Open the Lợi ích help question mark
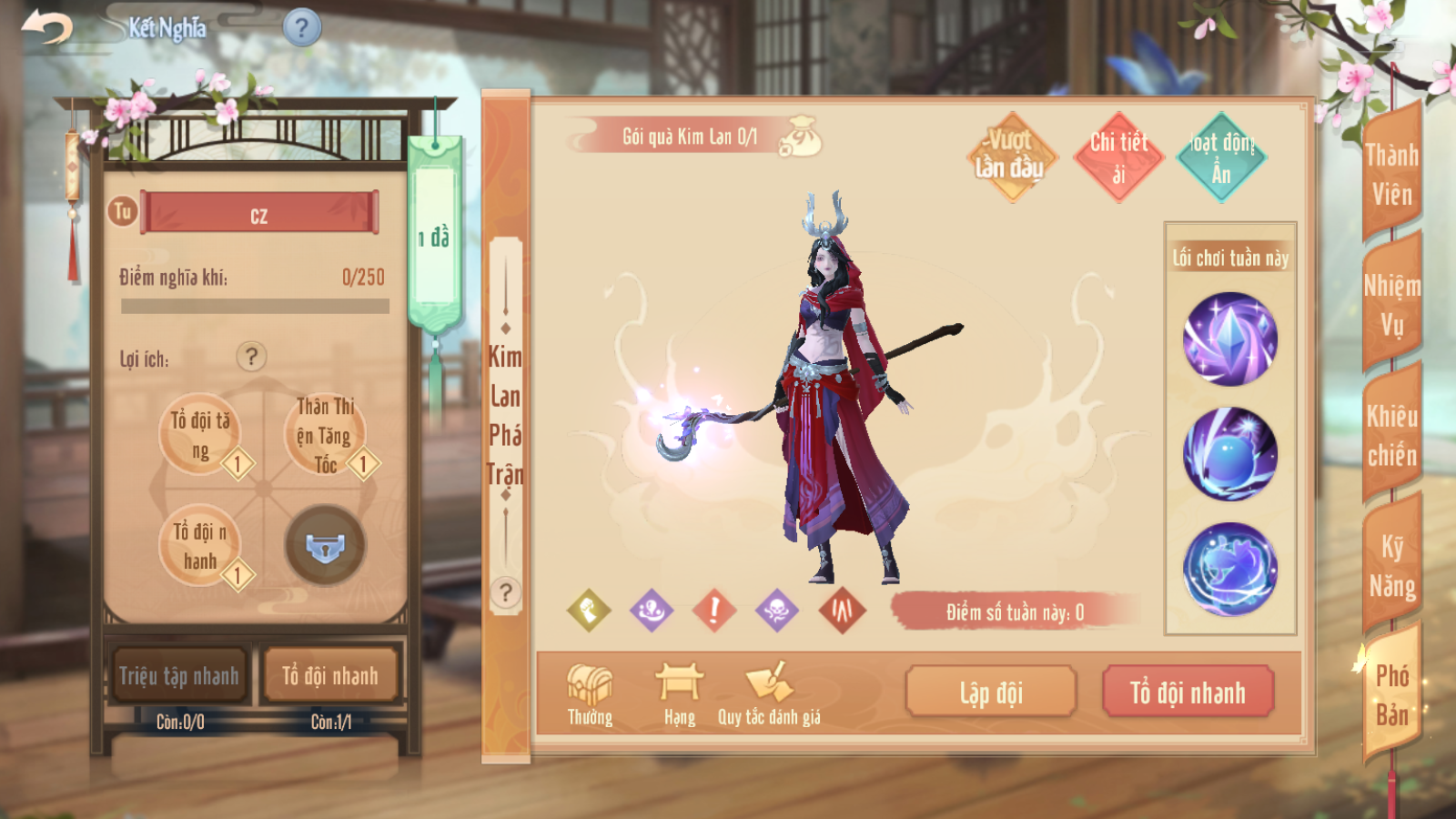 [252, 357]
